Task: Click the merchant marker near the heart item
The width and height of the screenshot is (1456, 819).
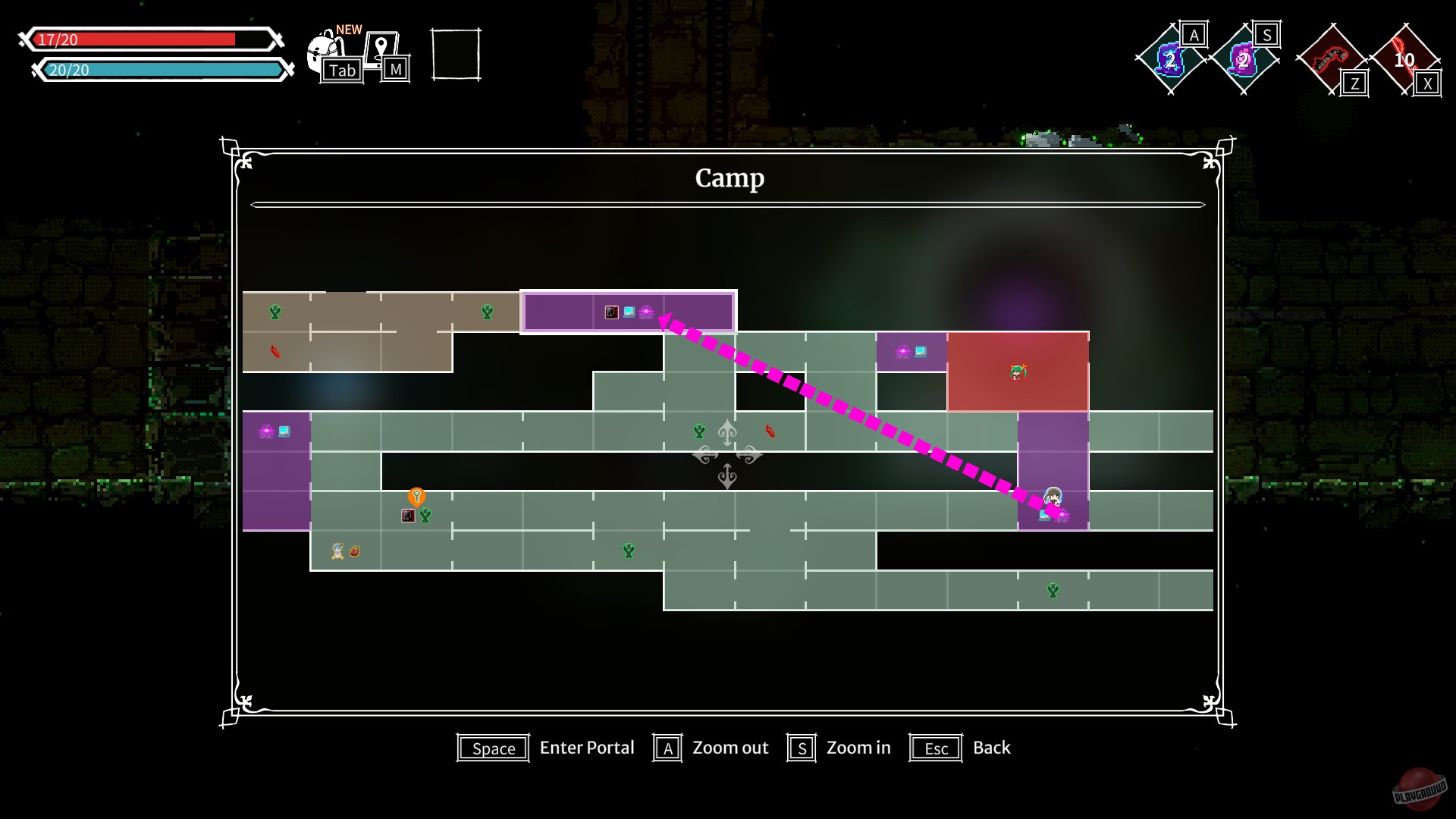Action: [x=334, y=551]
